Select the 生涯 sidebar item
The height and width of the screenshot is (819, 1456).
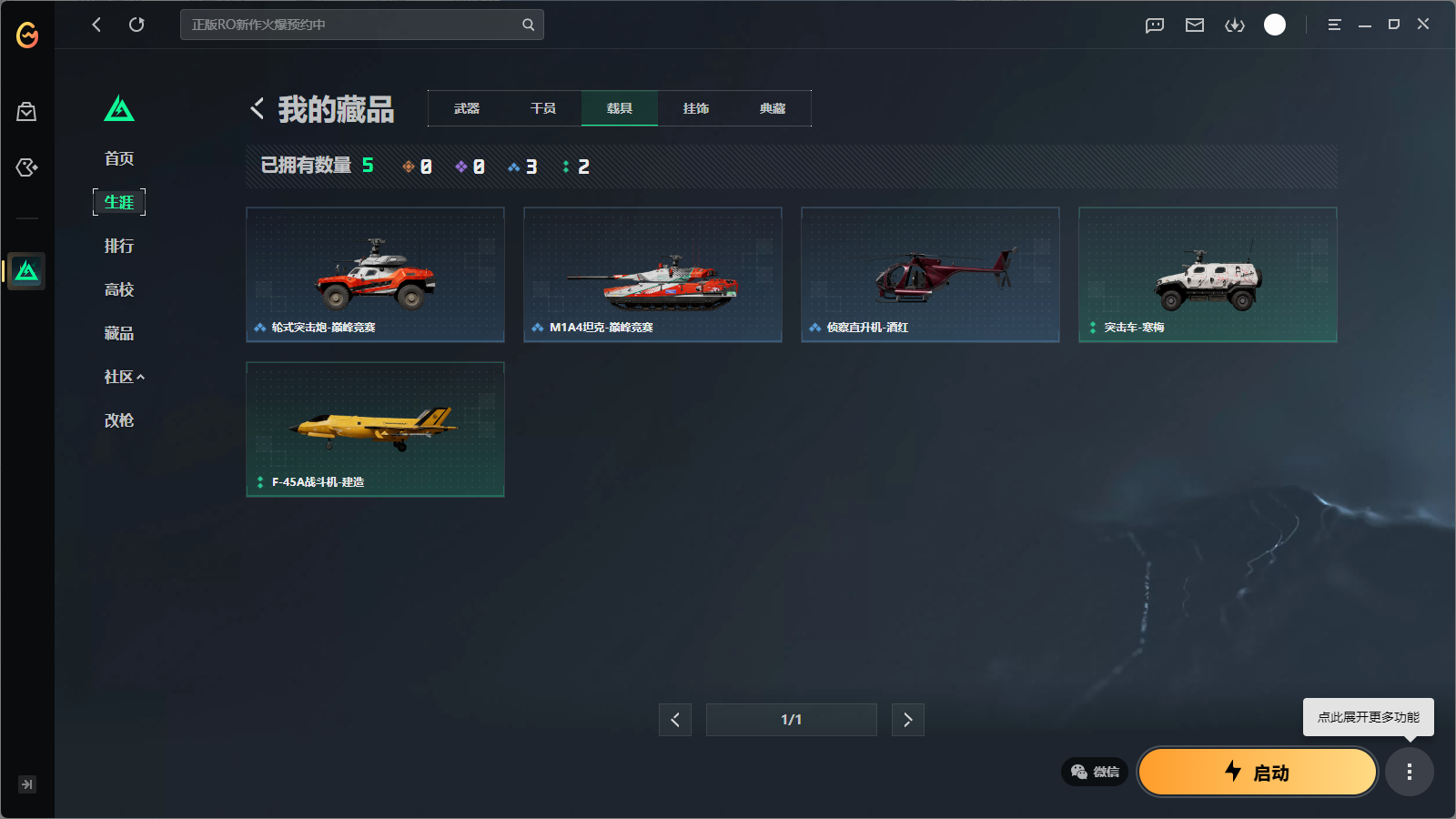point(119,202)
